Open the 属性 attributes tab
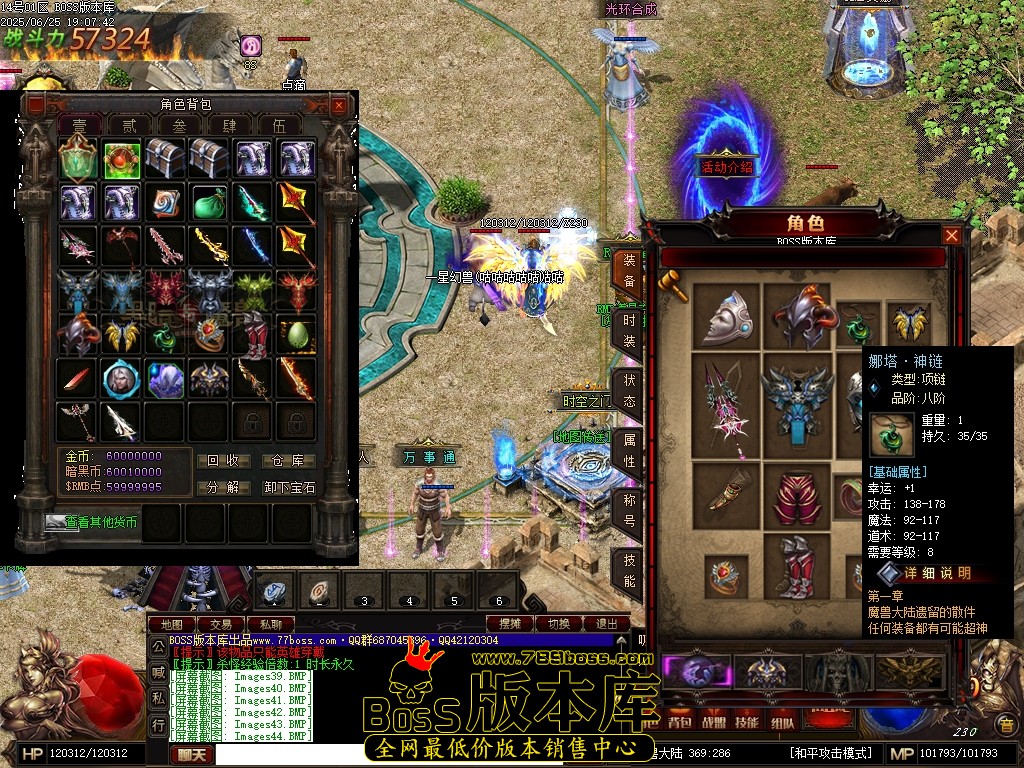The width and height of the screenshot is (1024, 768). pos(629,452)
